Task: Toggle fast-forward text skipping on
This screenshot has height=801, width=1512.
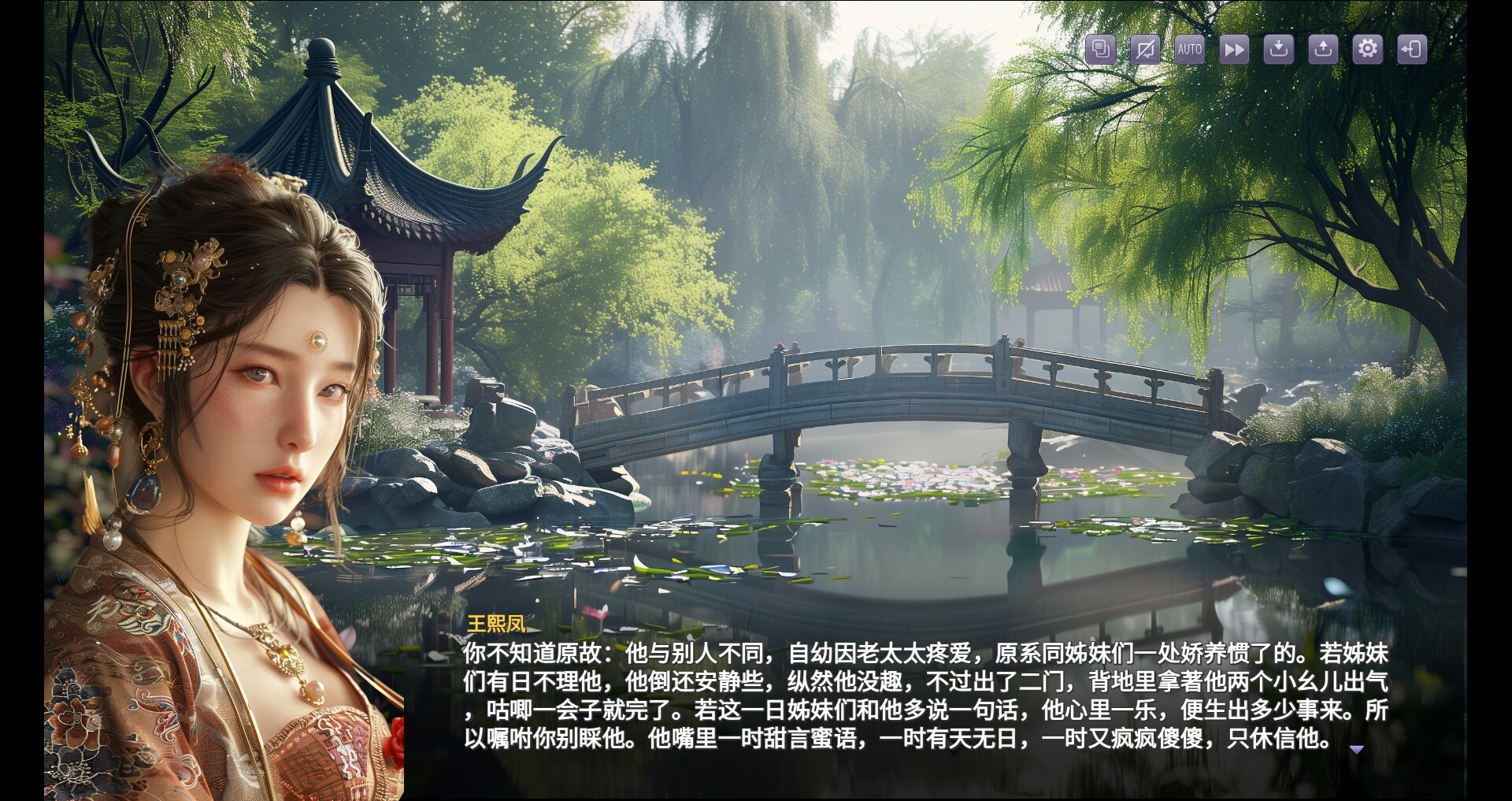Action: [1233, 50]
